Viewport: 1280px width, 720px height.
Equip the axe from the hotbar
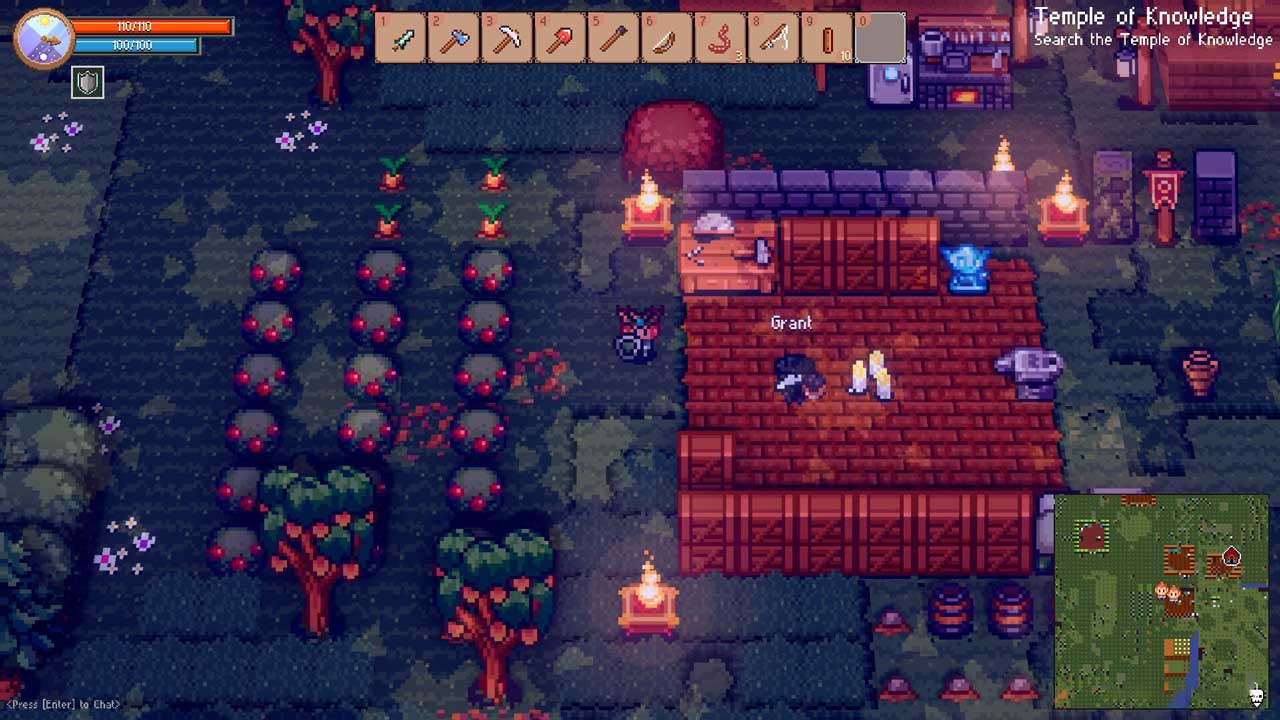tap(455, 39)
